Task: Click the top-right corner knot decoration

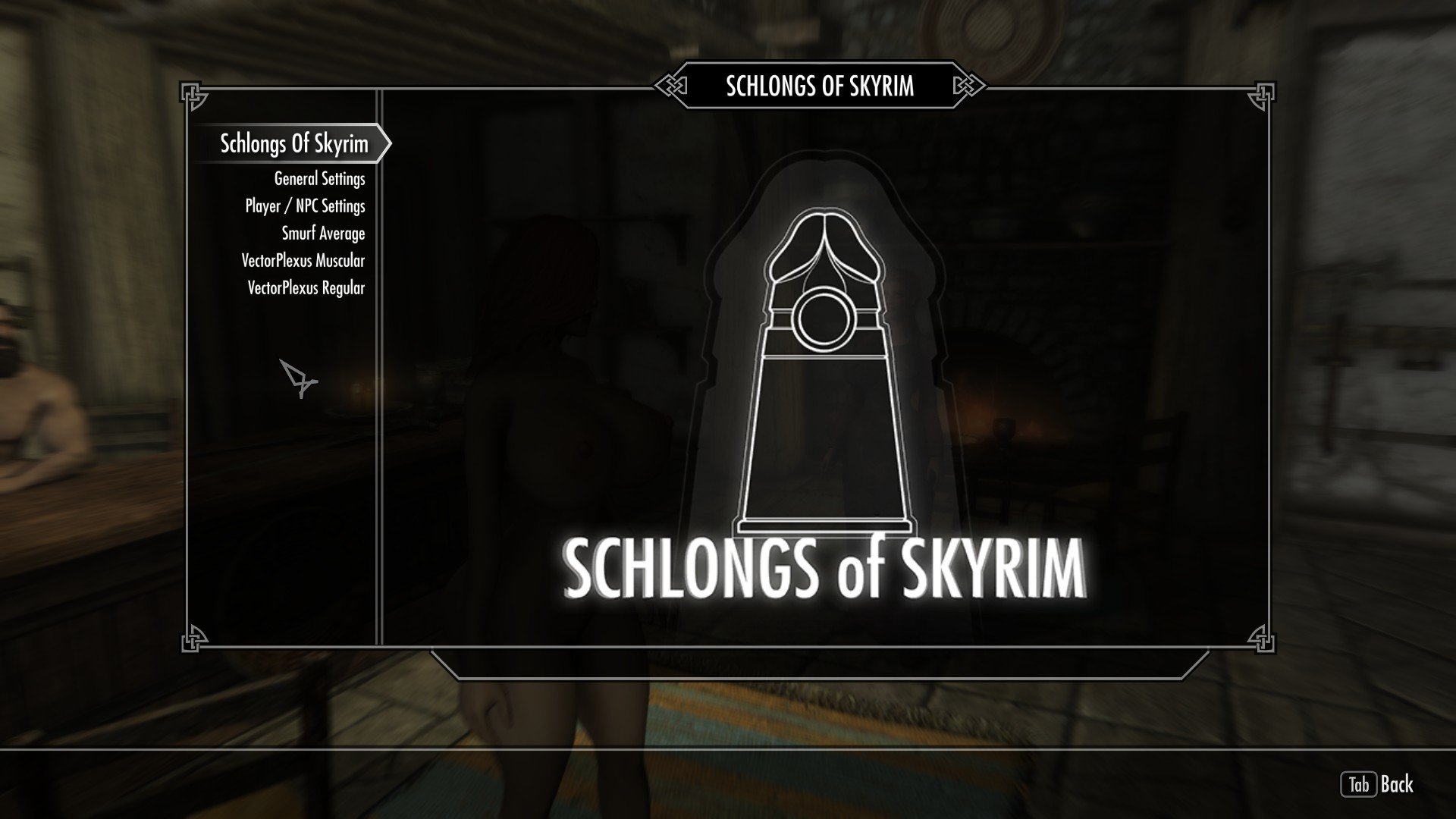Action: [1261, 96]
